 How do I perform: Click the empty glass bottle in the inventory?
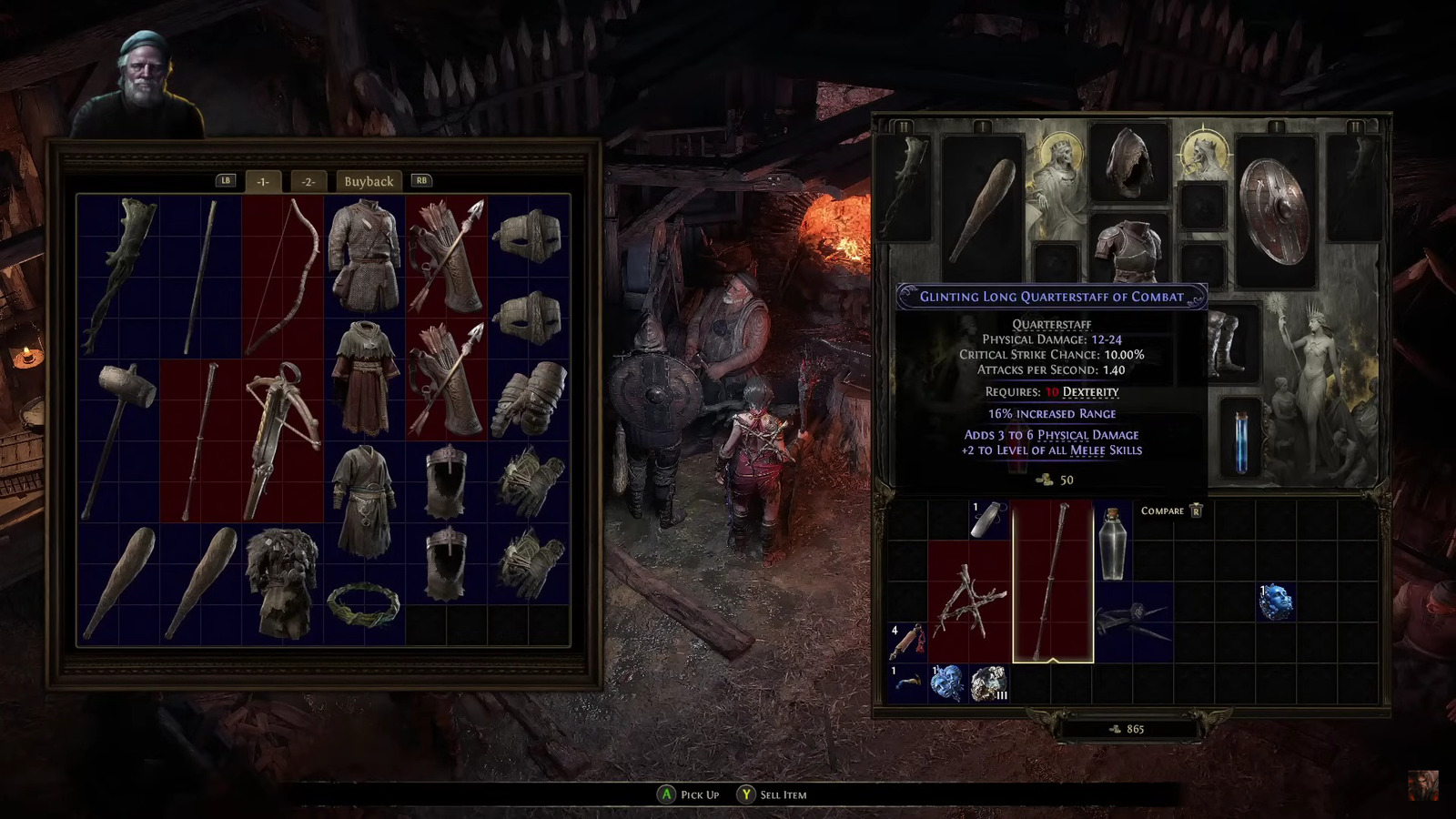(x=1112, y=543)
